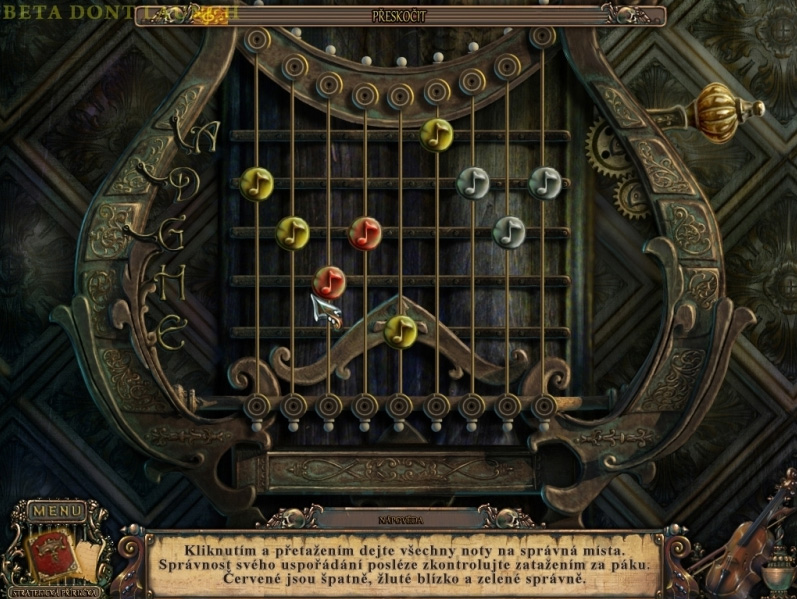797x599 pixels.
Task: Open the red journal book icon
Action: pos(47,549)
